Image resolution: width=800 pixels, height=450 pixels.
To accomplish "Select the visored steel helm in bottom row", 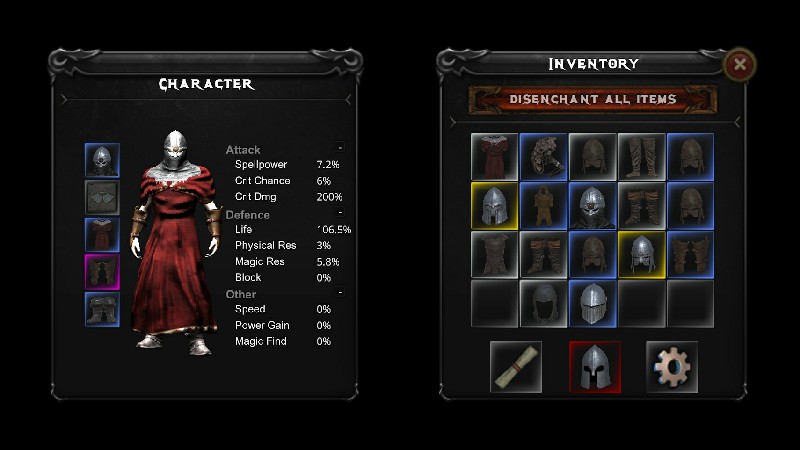I will coord(593,304).
